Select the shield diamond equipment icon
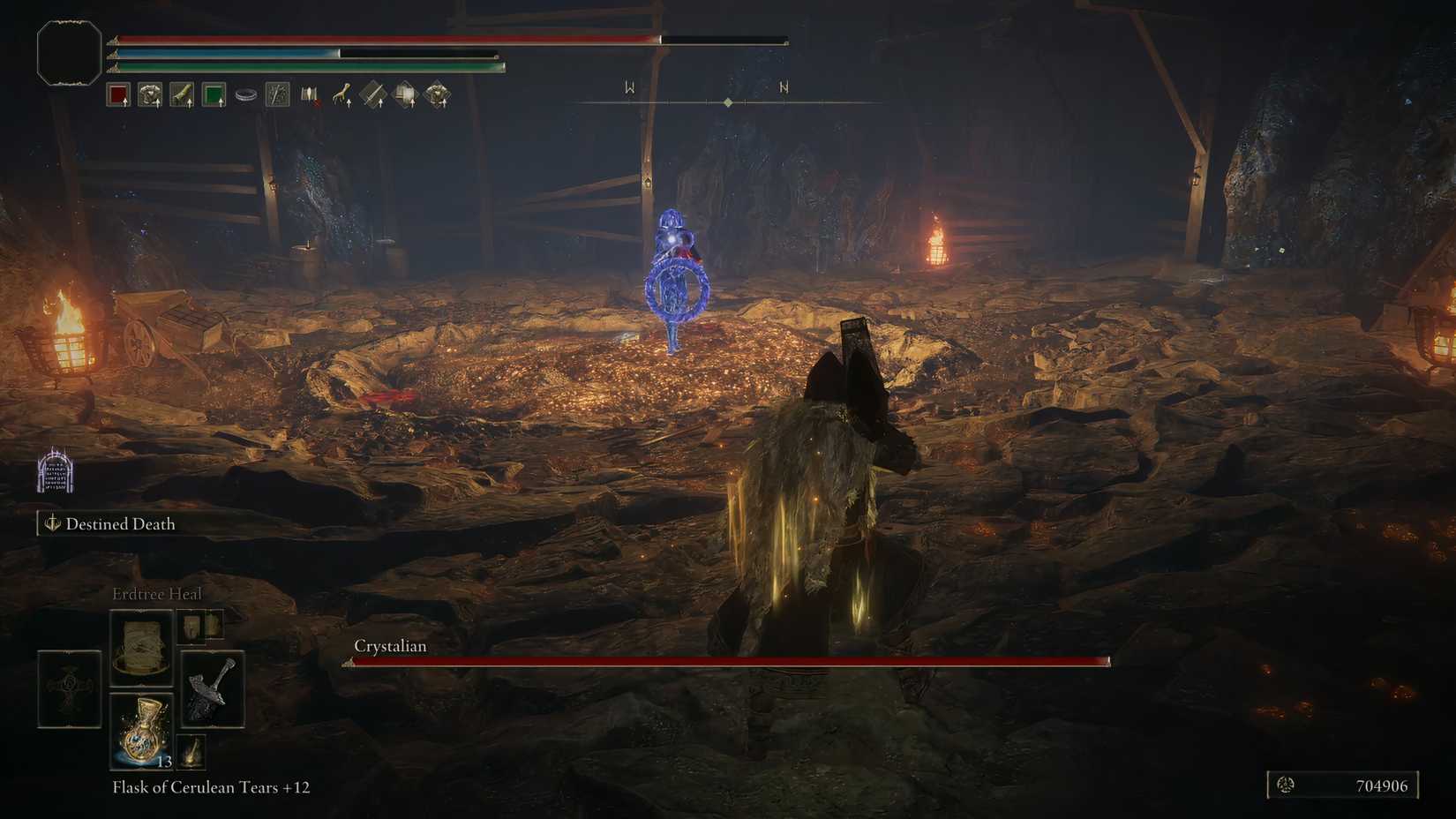The image size is (1456, 819). [406, 94]
